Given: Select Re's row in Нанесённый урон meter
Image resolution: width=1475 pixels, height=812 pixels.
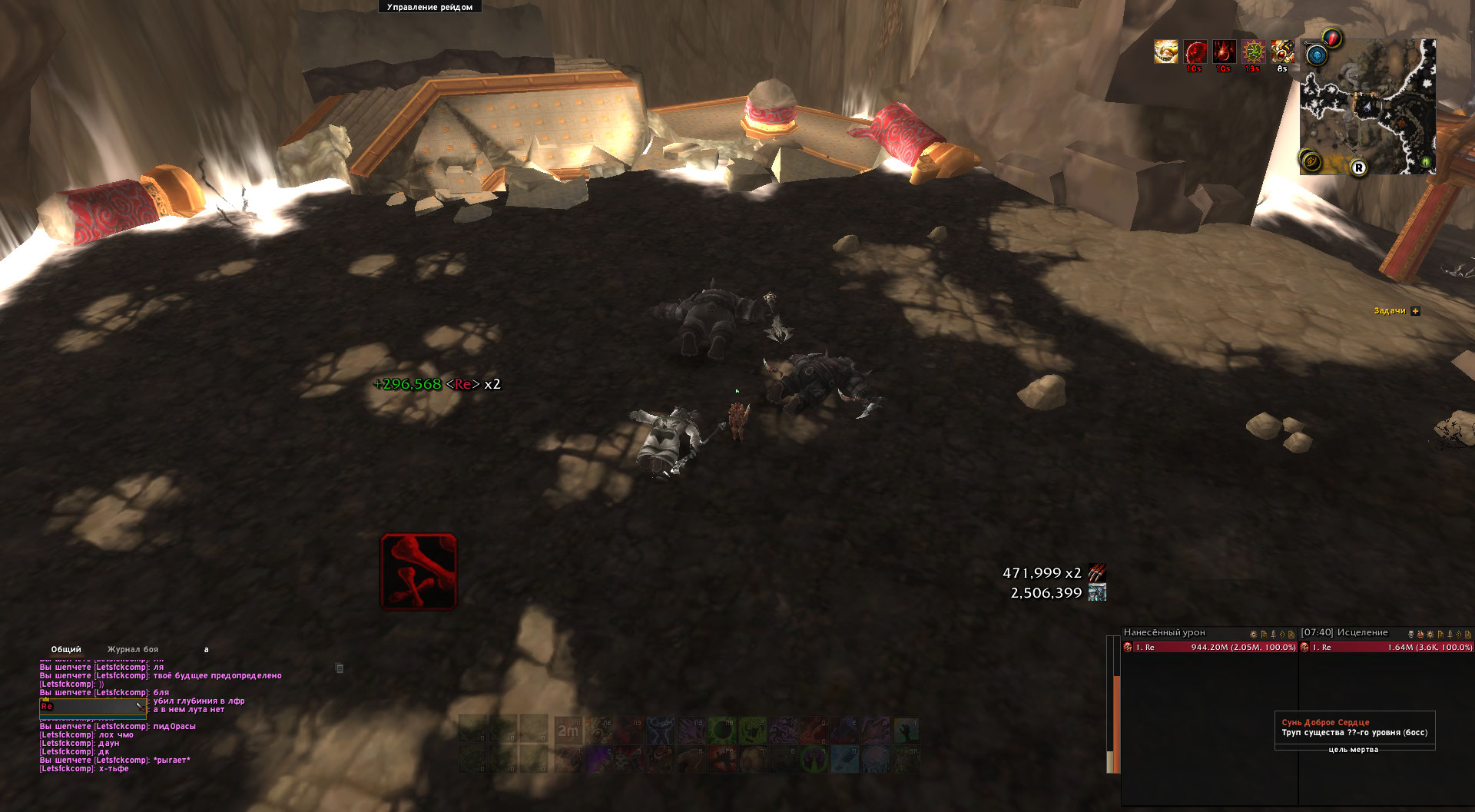Looking at the screenshot, I should point(1209,648).
